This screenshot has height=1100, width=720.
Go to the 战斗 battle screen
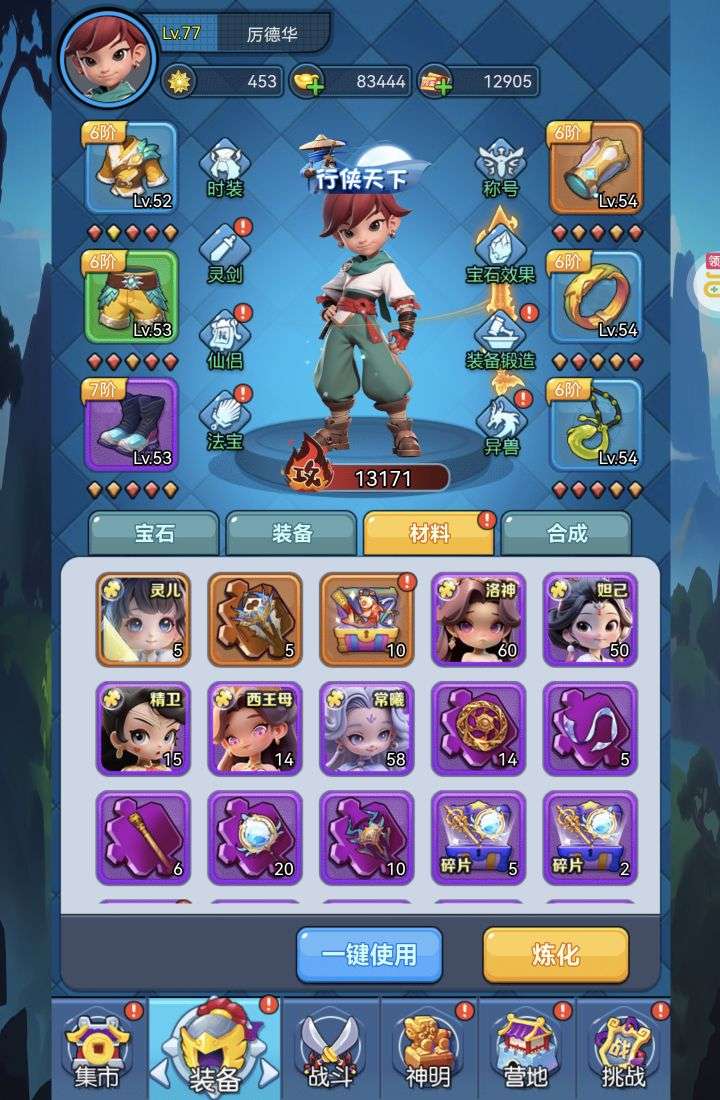click(330, 1050)
